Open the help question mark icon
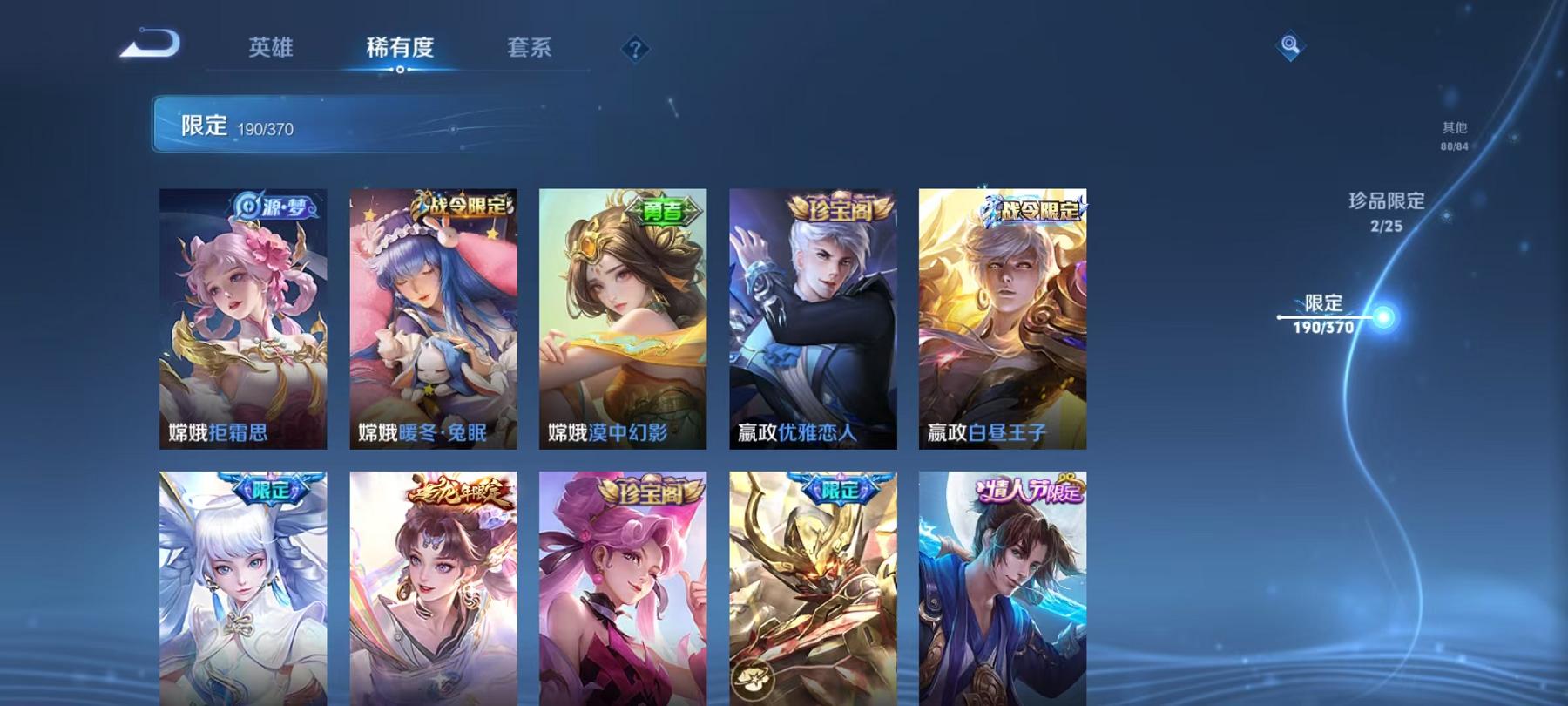The image size is (1568, 706). [x=638, y=48]
